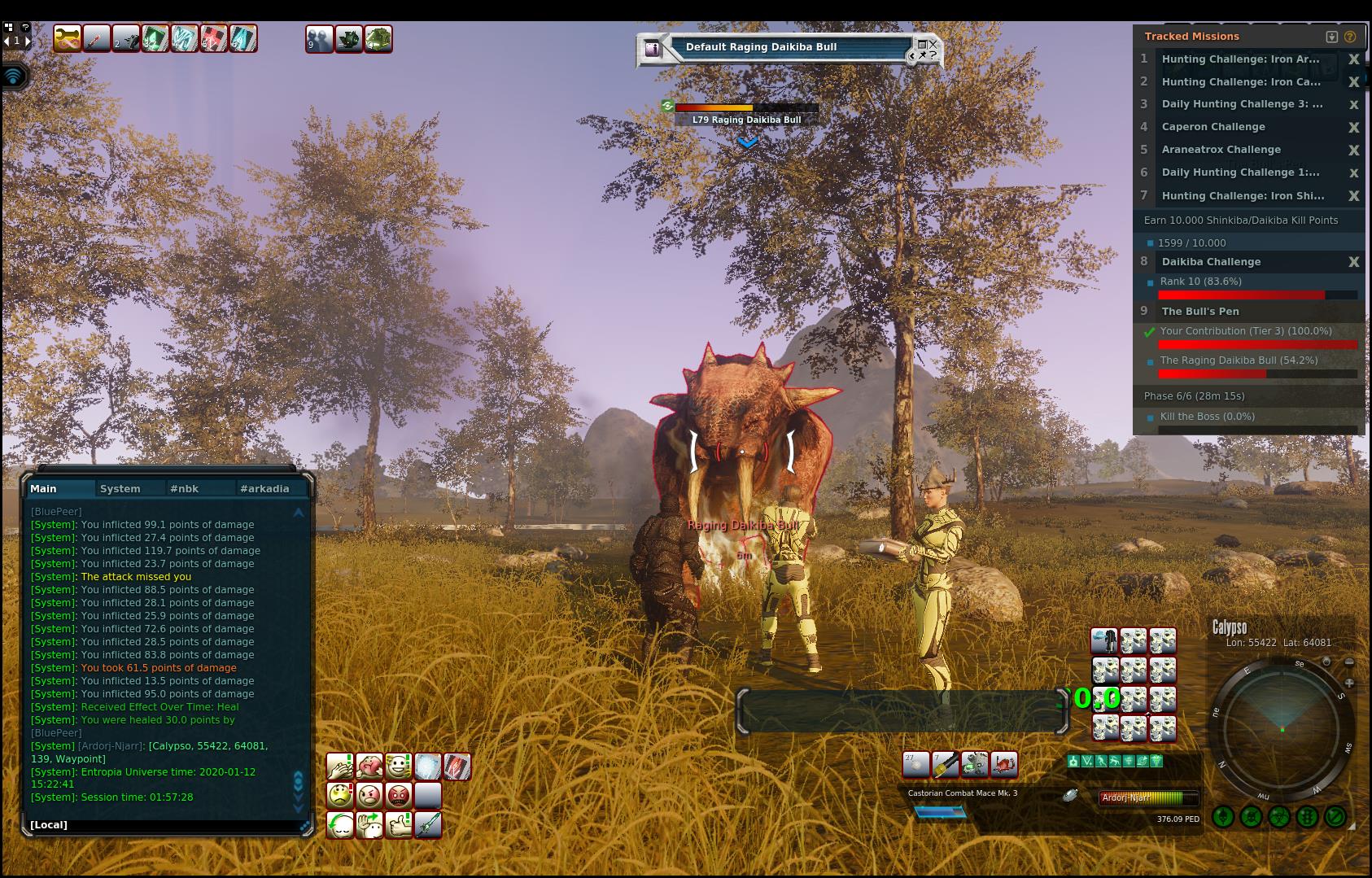Perform the waving hand emote
Image resolution: width=1372 pixels, height=878 pixels.
tap(369, 825)
